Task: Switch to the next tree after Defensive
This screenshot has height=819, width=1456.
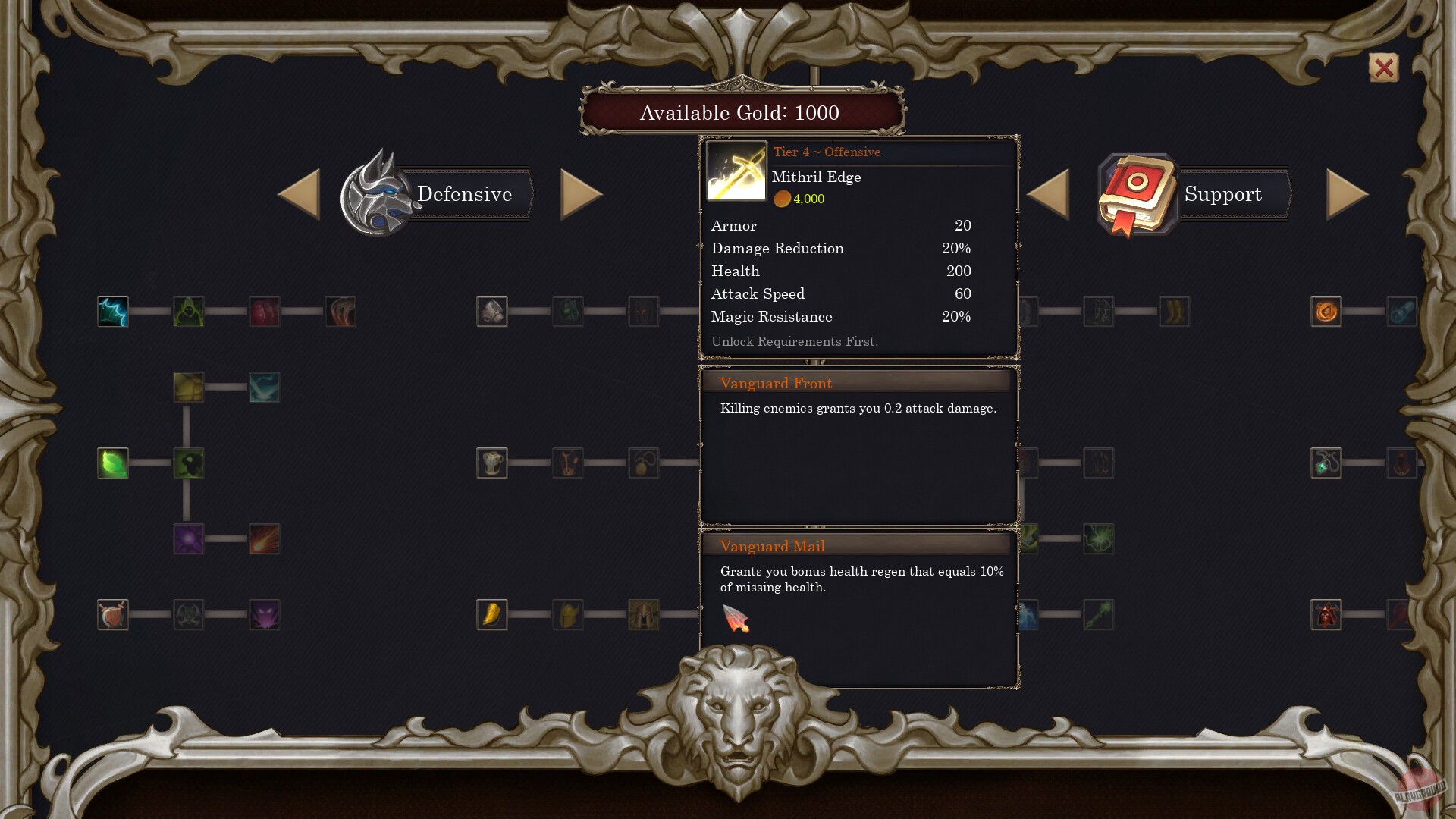Action: [x=582, y=193]
